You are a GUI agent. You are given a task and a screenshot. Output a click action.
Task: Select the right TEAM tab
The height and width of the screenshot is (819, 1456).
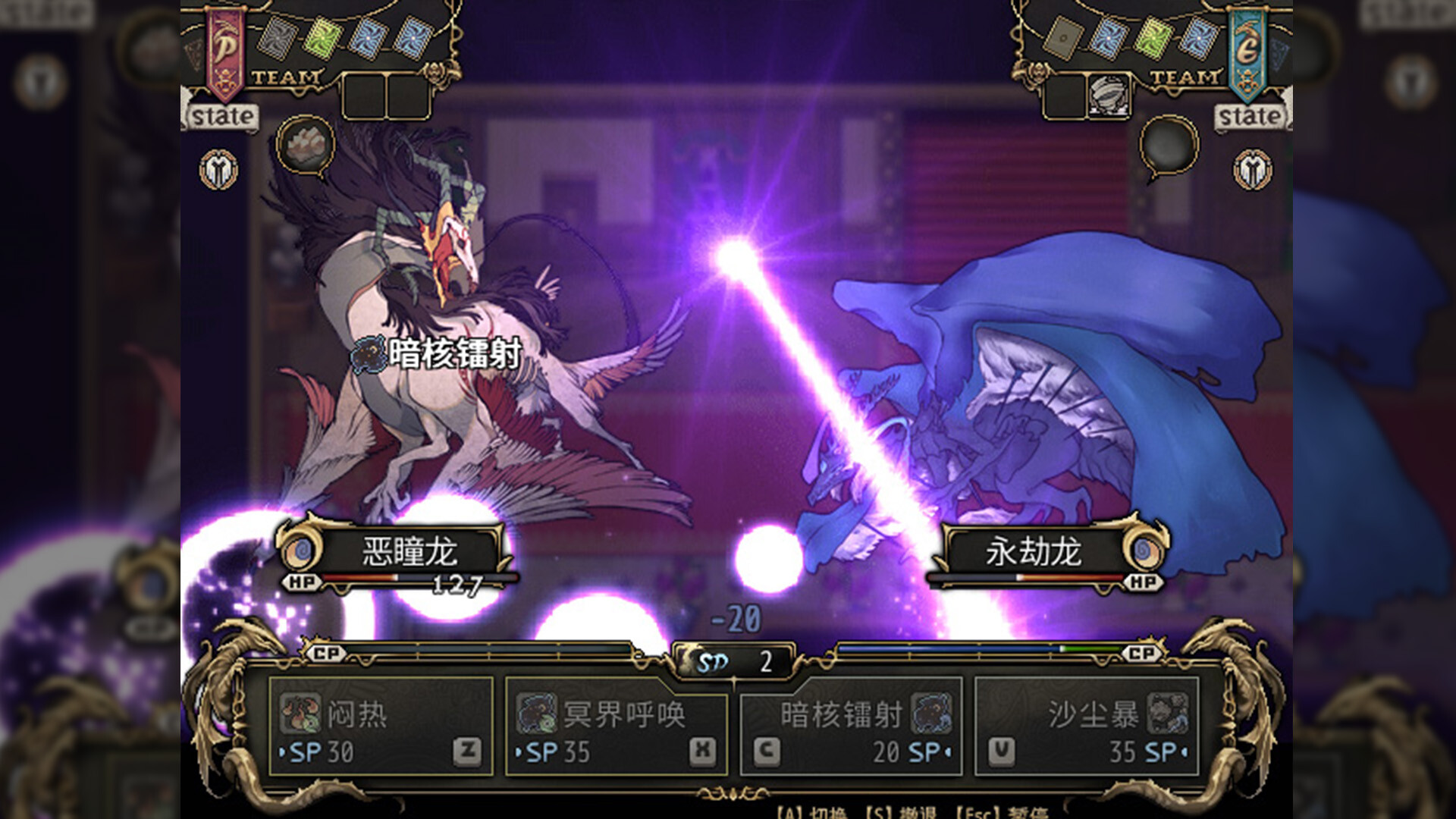coord(1185,76)
